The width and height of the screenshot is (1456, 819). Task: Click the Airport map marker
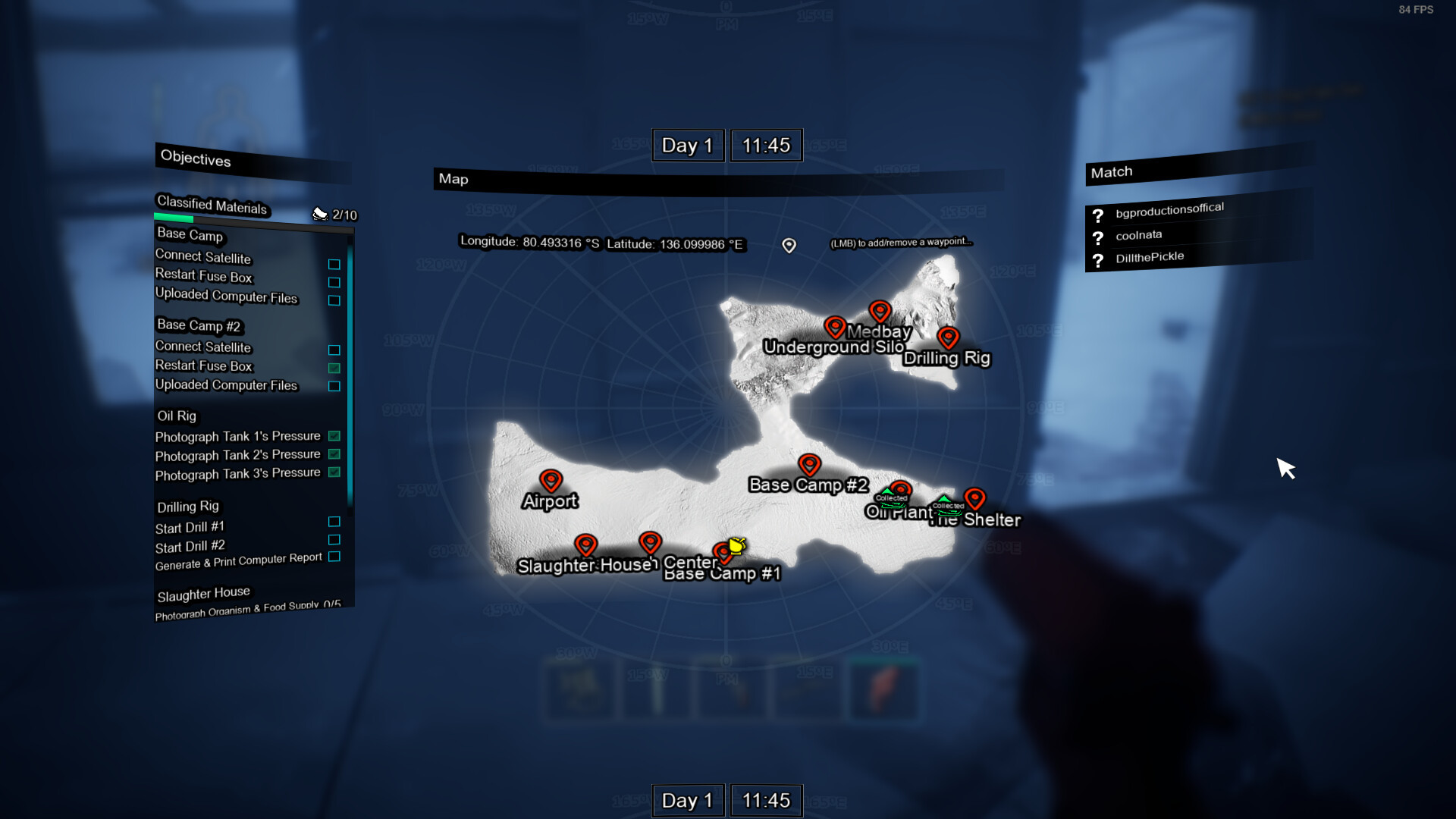[551, 480]
